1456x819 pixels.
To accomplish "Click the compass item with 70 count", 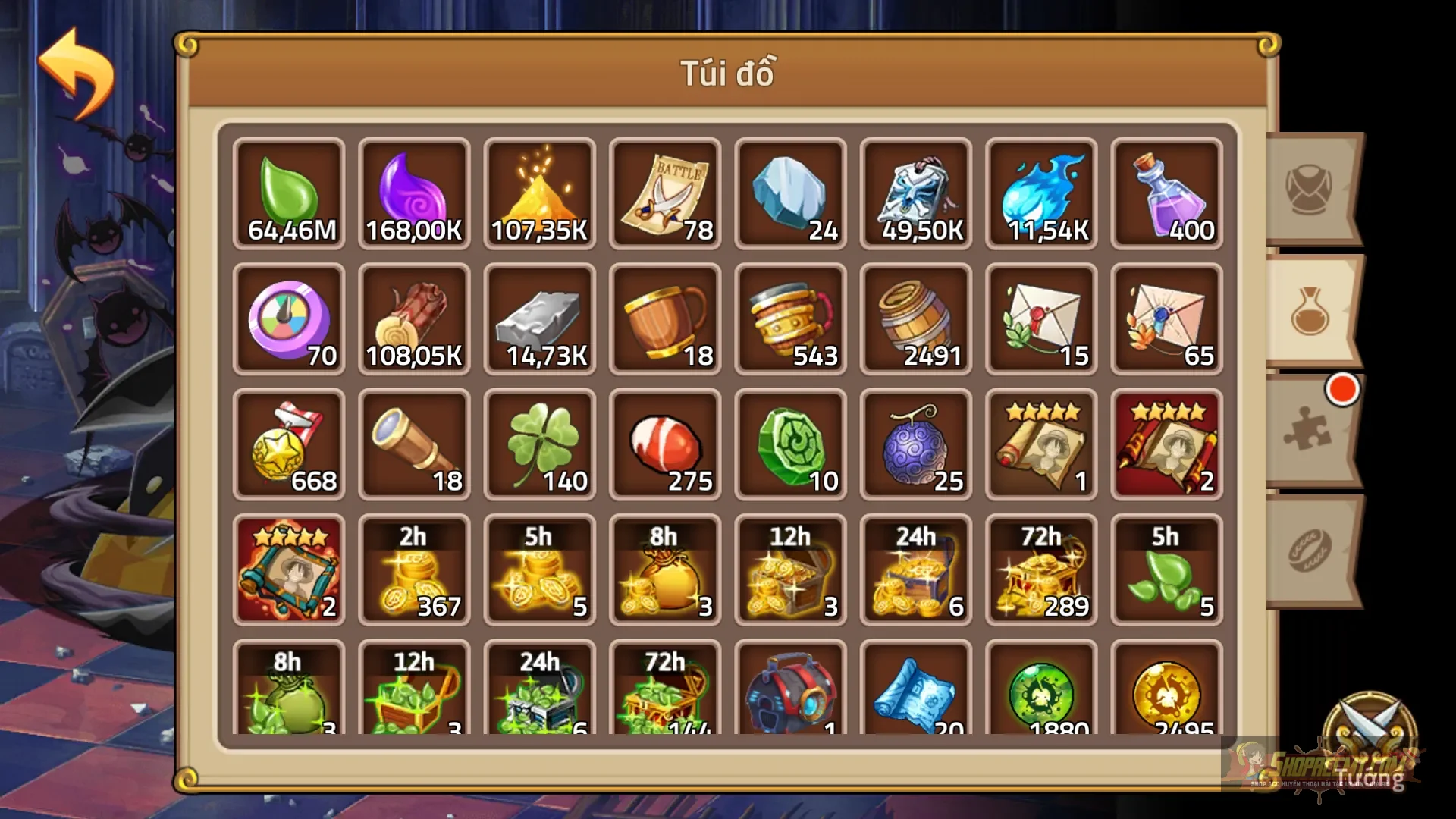I will click(289, 318).
